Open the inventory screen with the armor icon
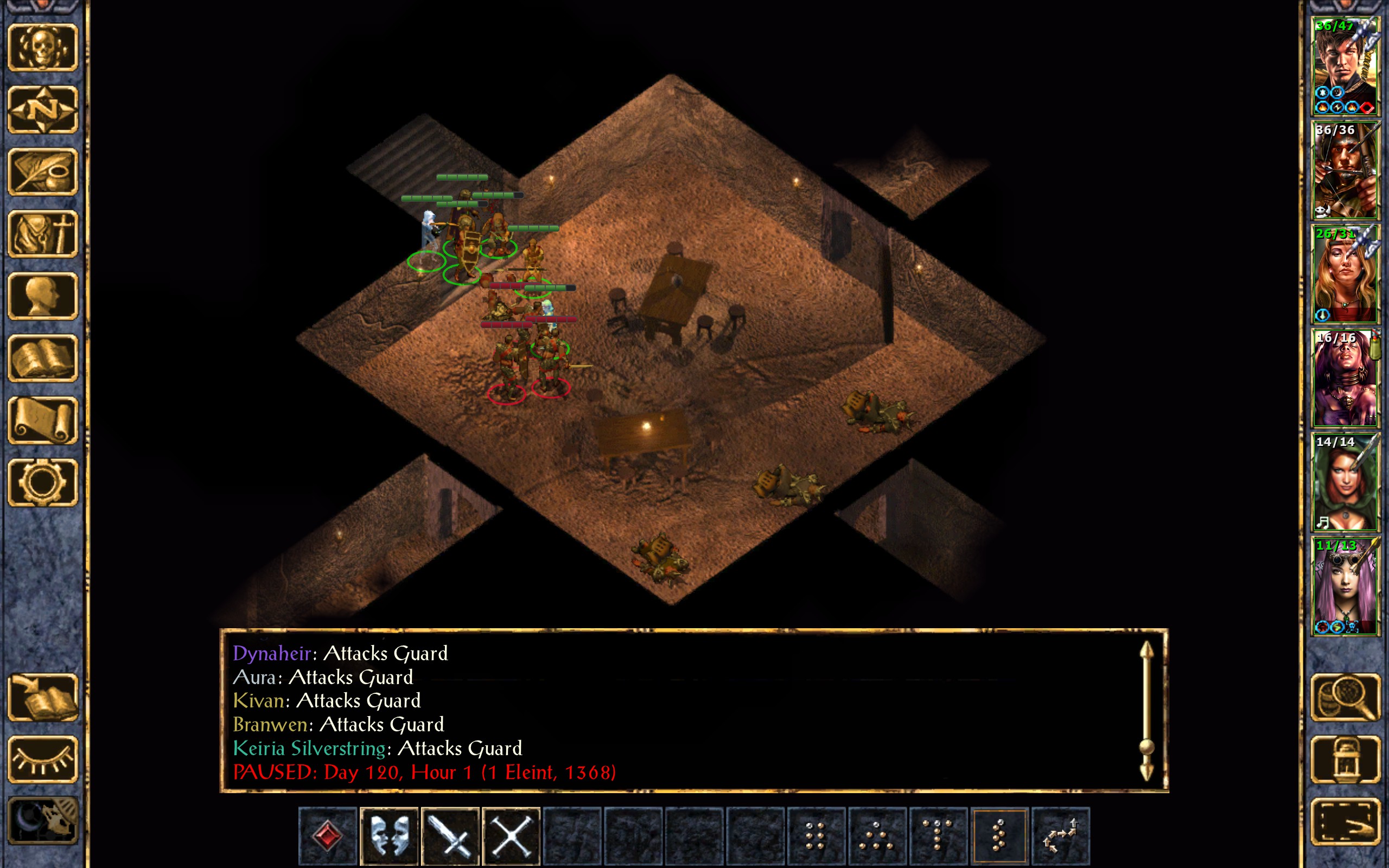This screenshot has width=1389, height=868. click(43, 234)
